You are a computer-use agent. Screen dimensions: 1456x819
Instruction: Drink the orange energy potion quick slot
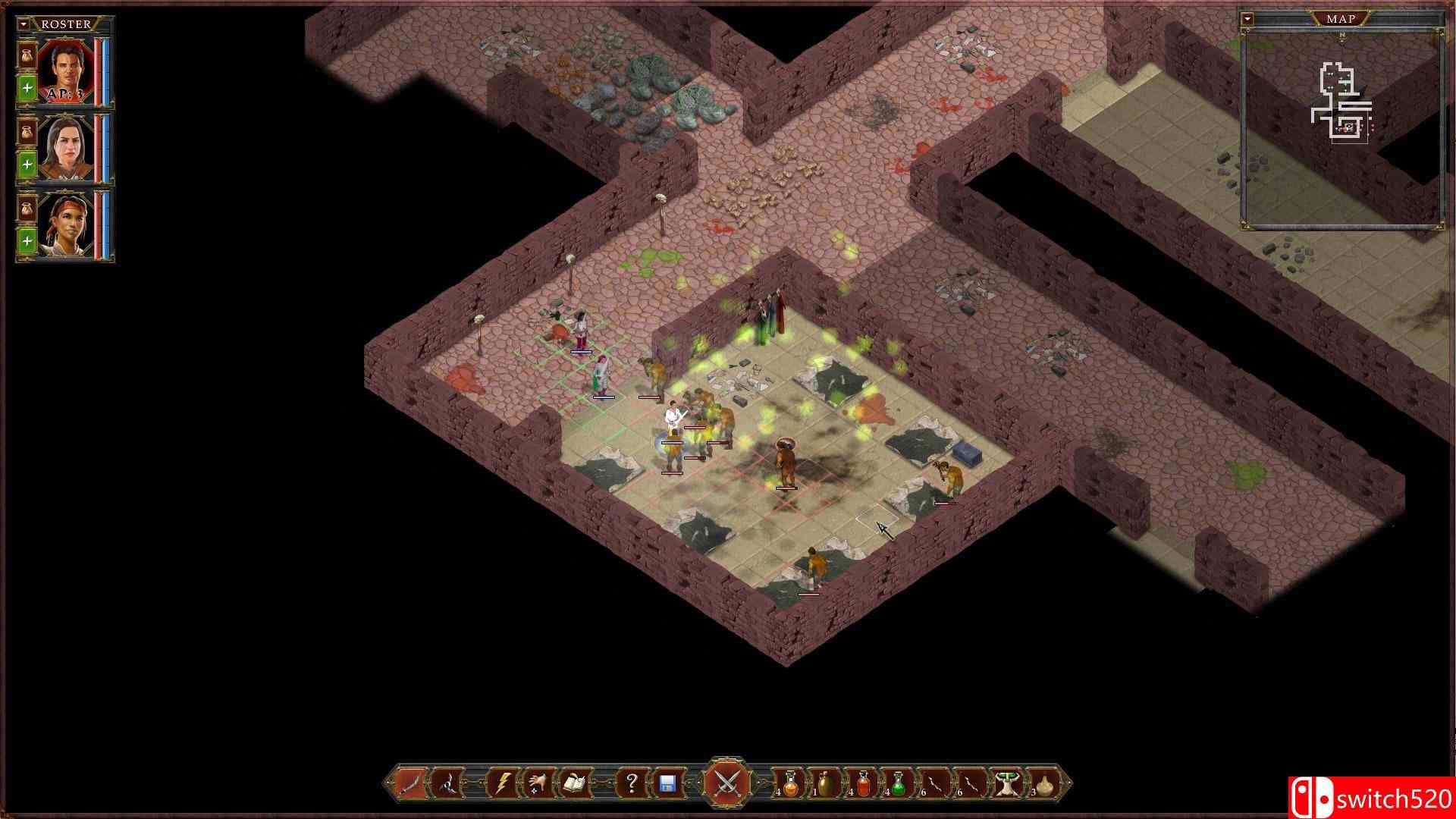(789, 784)
